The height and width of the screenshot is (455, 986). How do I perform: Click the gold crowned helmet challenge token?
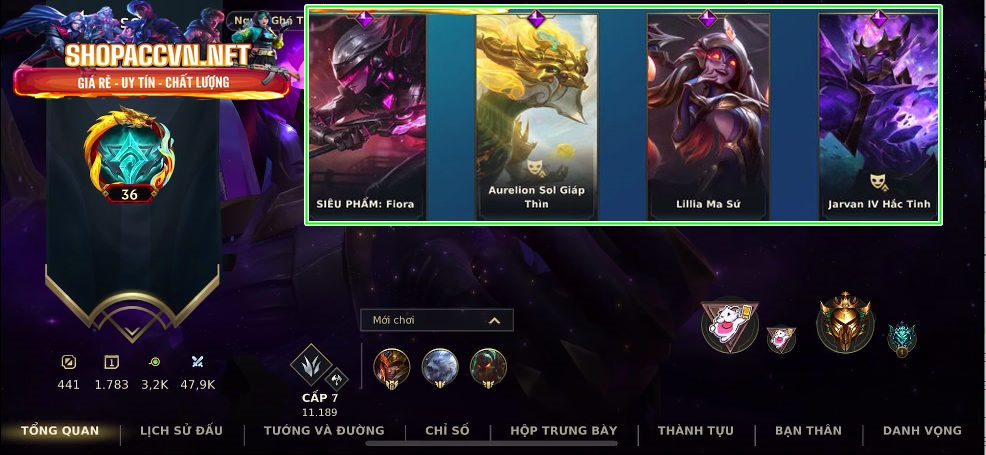pyautogui.click(x=845, y=323)
